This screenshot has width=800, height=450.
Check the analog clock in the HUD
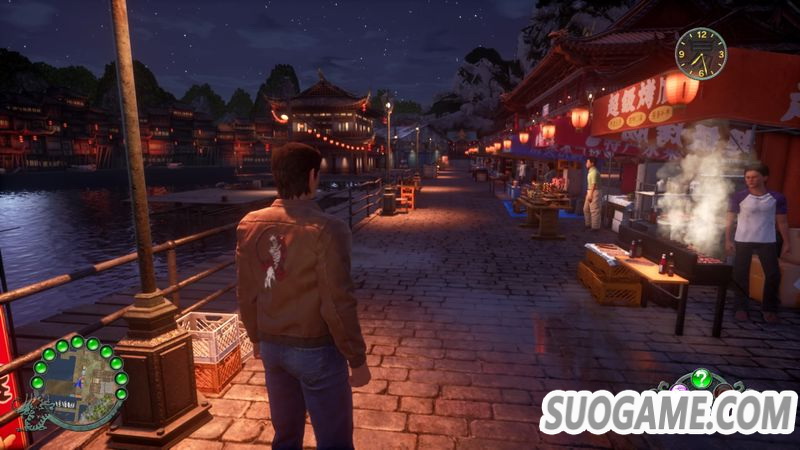(x=700, y=53)
